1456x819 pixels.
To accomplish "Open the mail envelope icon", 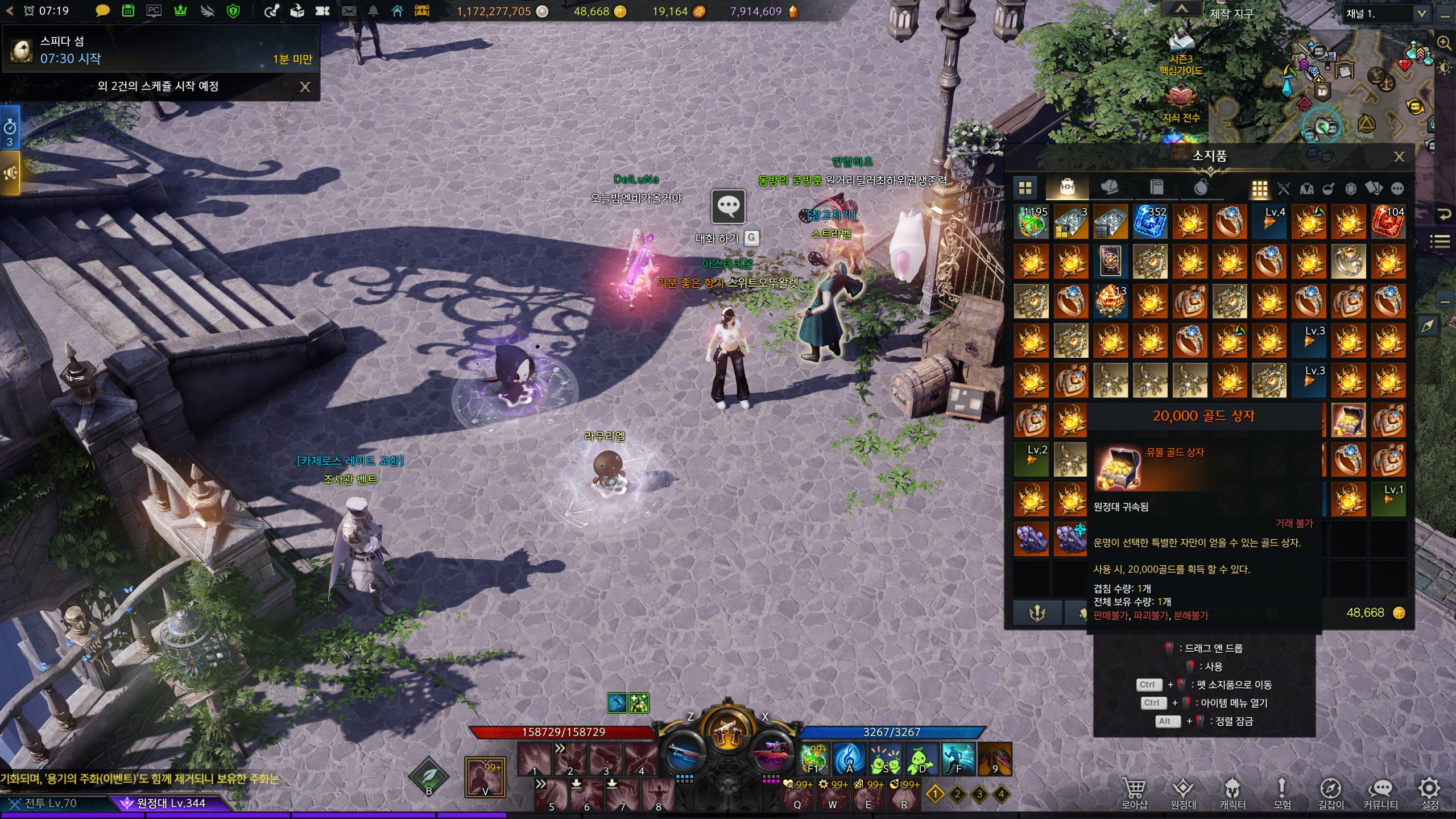I will pyautogui.click(x=349, y=11).
